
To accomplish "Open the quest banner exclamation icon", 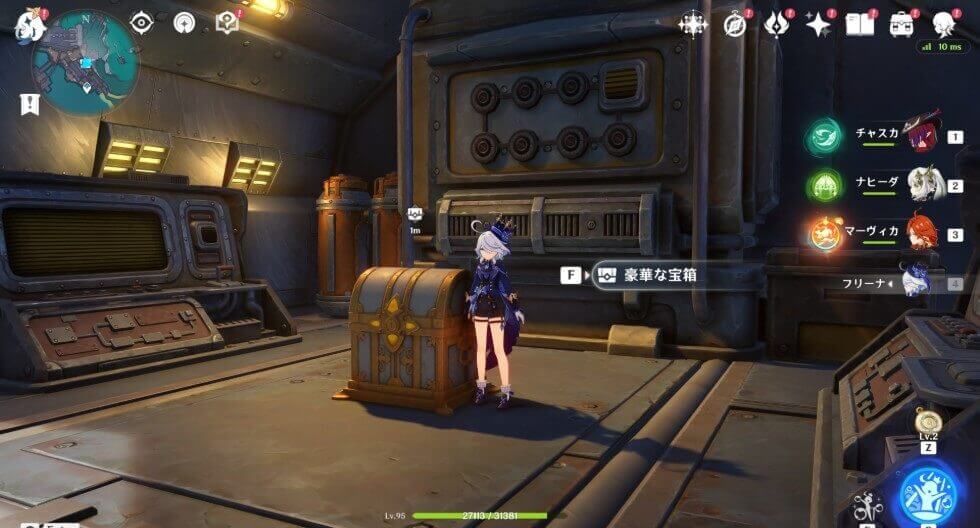I will click(29, 104).
